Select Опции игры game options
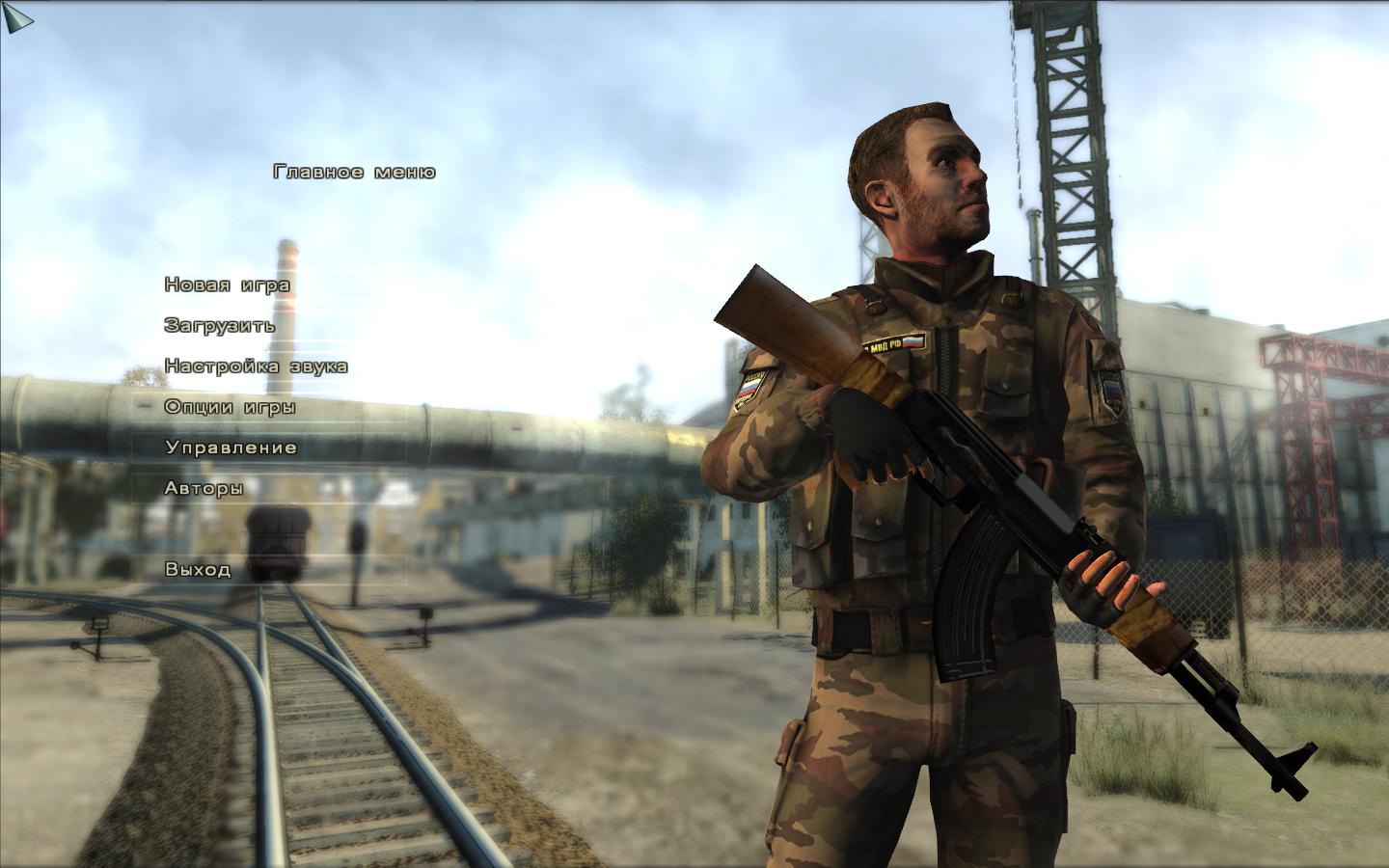The width and height of the screenshot is (1389, 868). (x=230, y=407)
